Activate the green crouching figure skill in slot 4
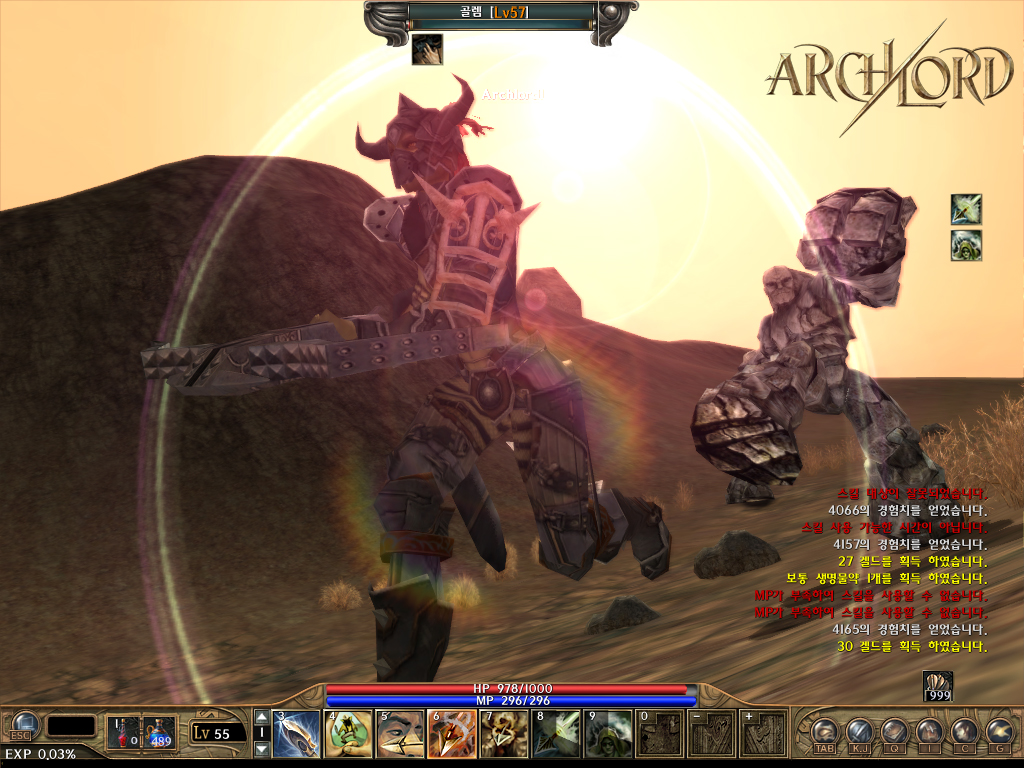 [348, 733]
